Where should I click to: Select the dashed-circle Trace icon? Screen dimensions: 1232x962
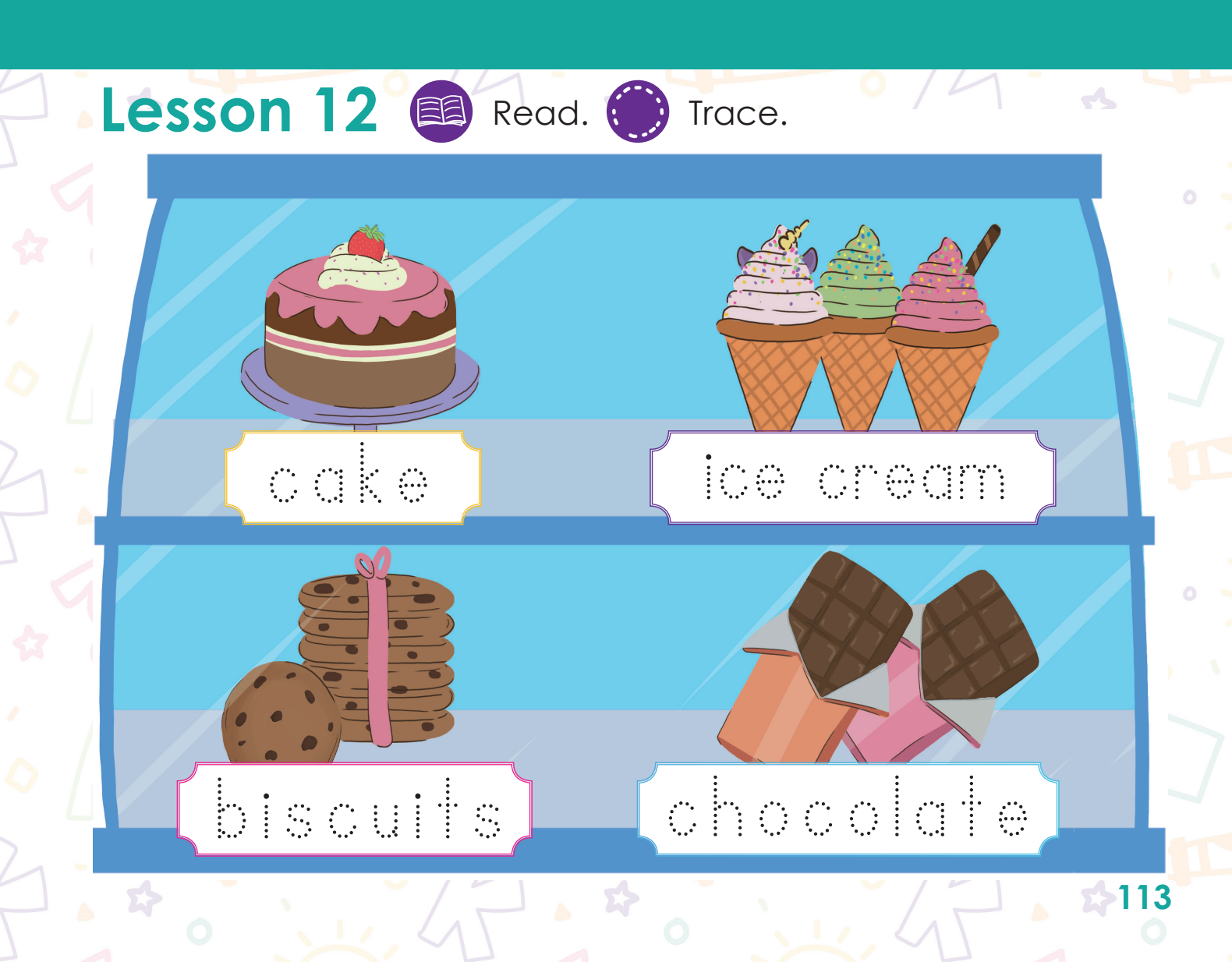click(x=637, y=111)
